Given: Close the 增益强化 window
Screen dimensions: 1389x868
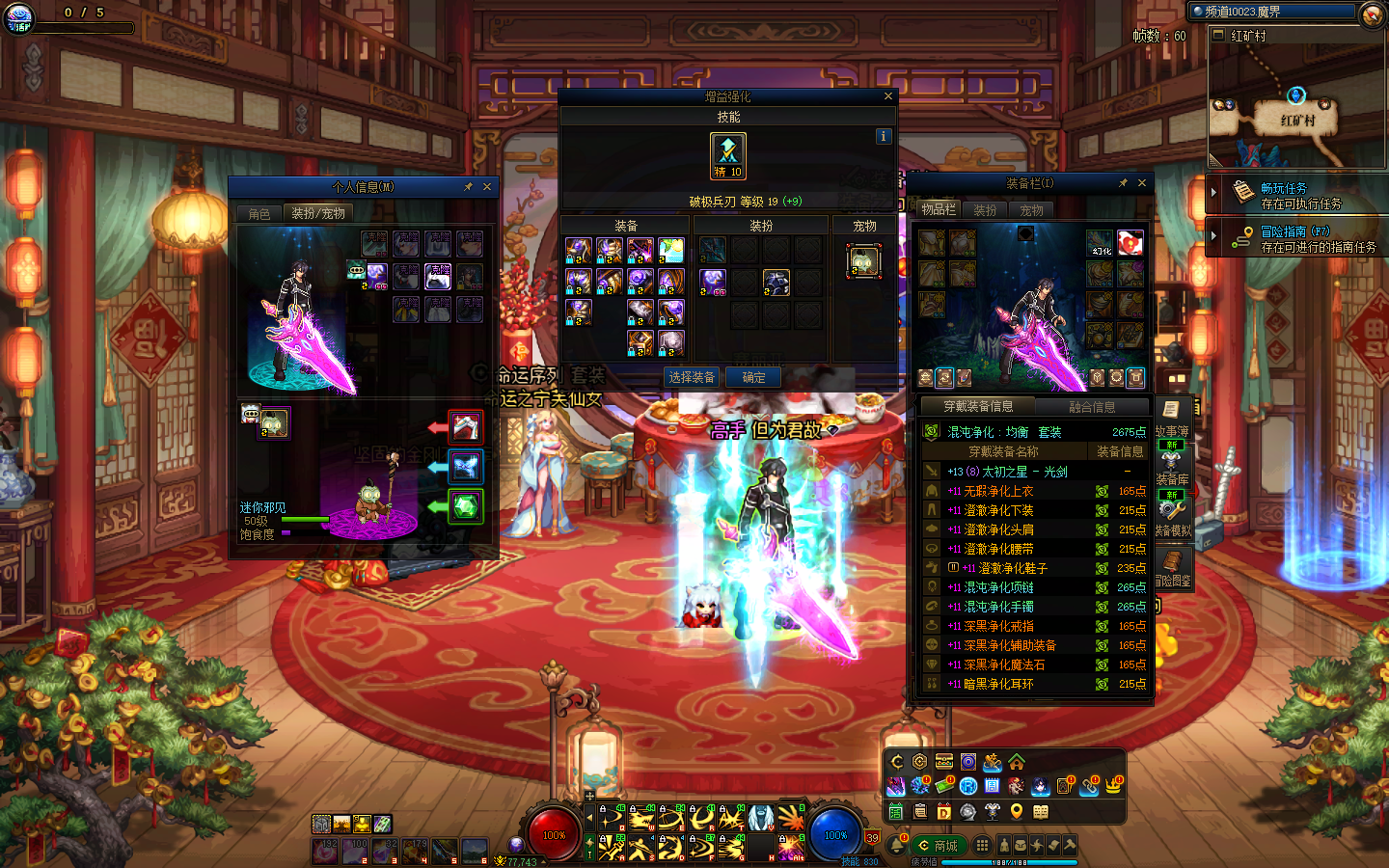Looking at the screenshot, I should coord(888,96).
